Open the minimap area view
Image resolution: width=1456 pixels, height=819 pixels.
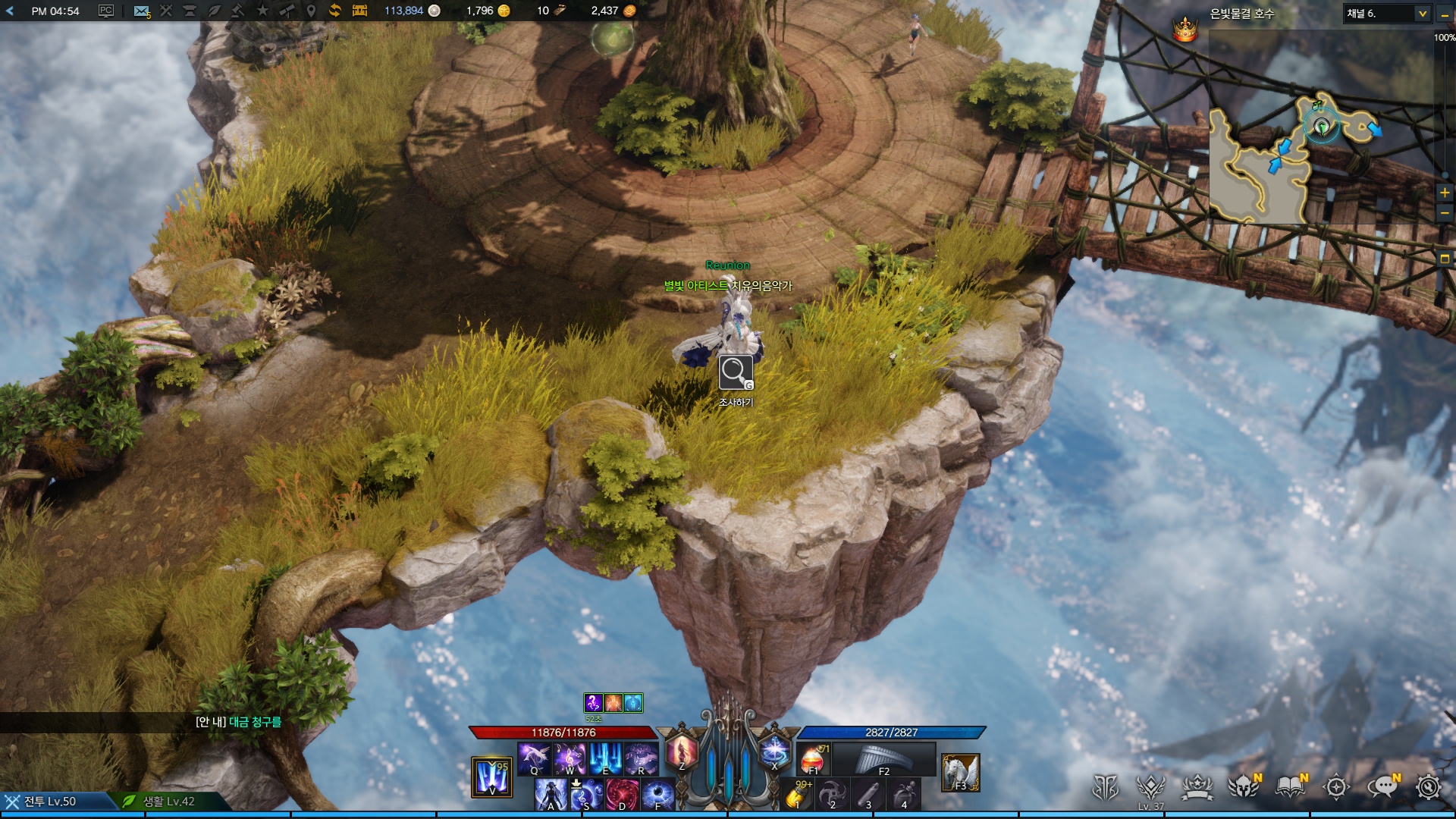point(1445,259)
